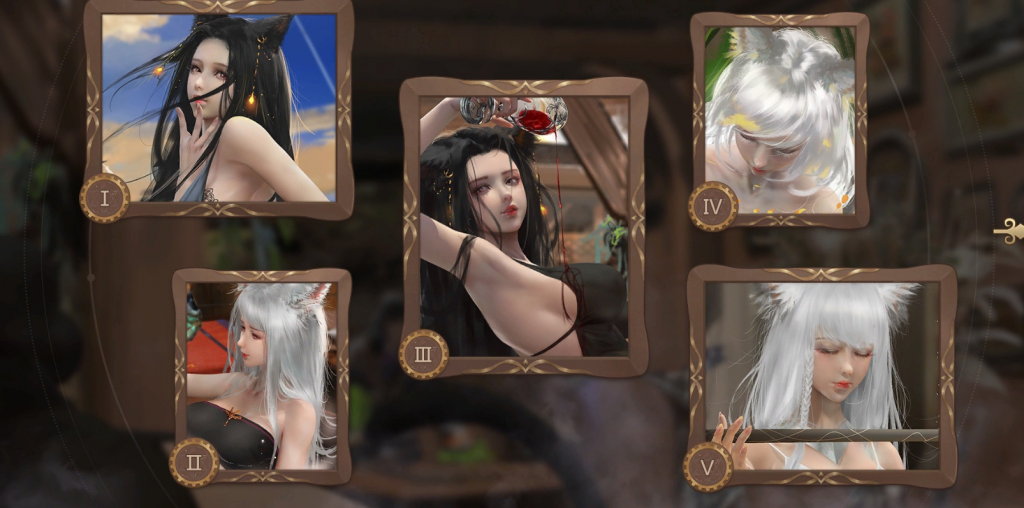The image size is (1024, 508).
Task: Pick the portrait frame numbered IV
Action: pos(778,120)
